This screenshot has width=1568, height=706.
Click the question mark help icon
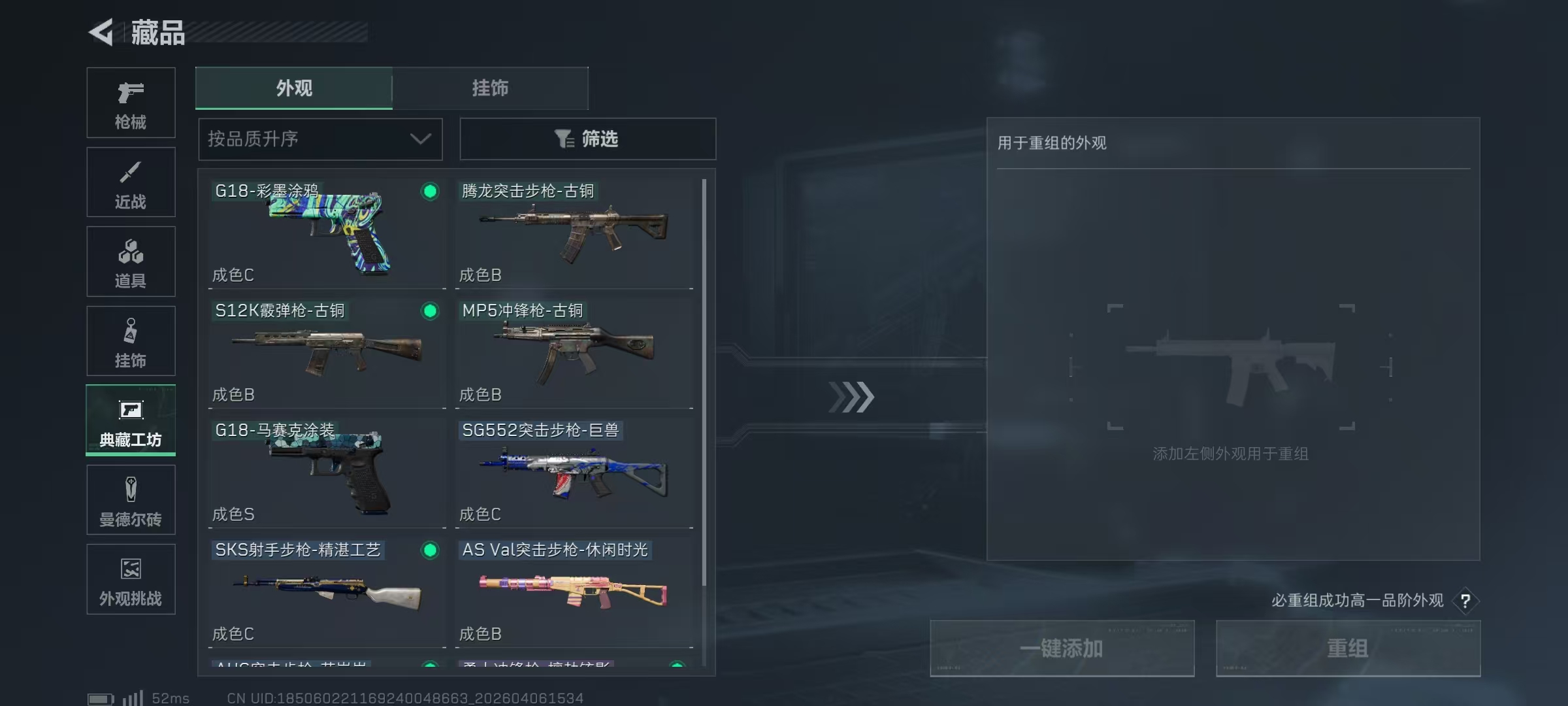tap(1467, 601)
